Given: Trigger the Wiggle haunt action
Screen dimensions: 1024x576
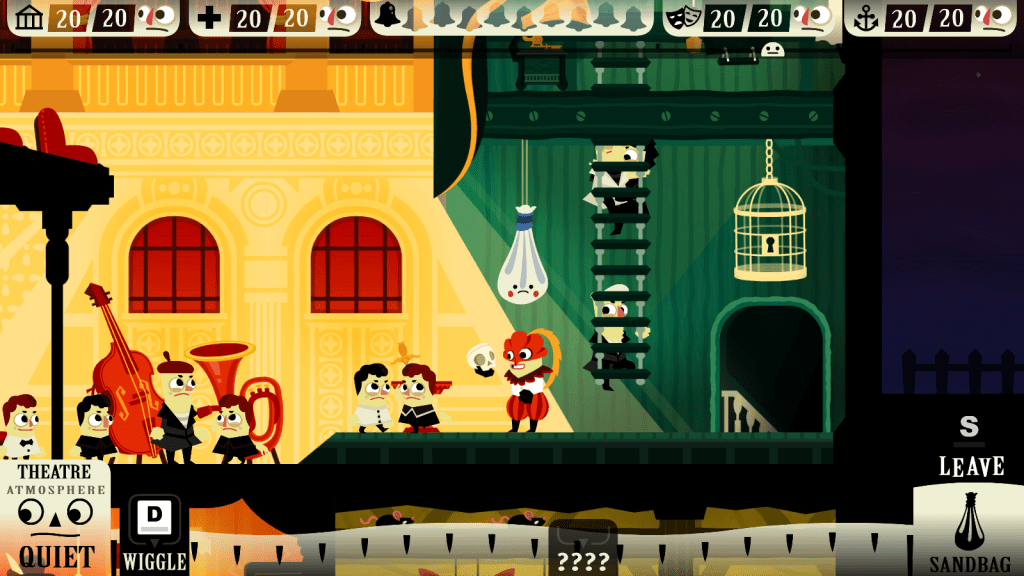Looking at the screenshot, I should click(154, 534).
